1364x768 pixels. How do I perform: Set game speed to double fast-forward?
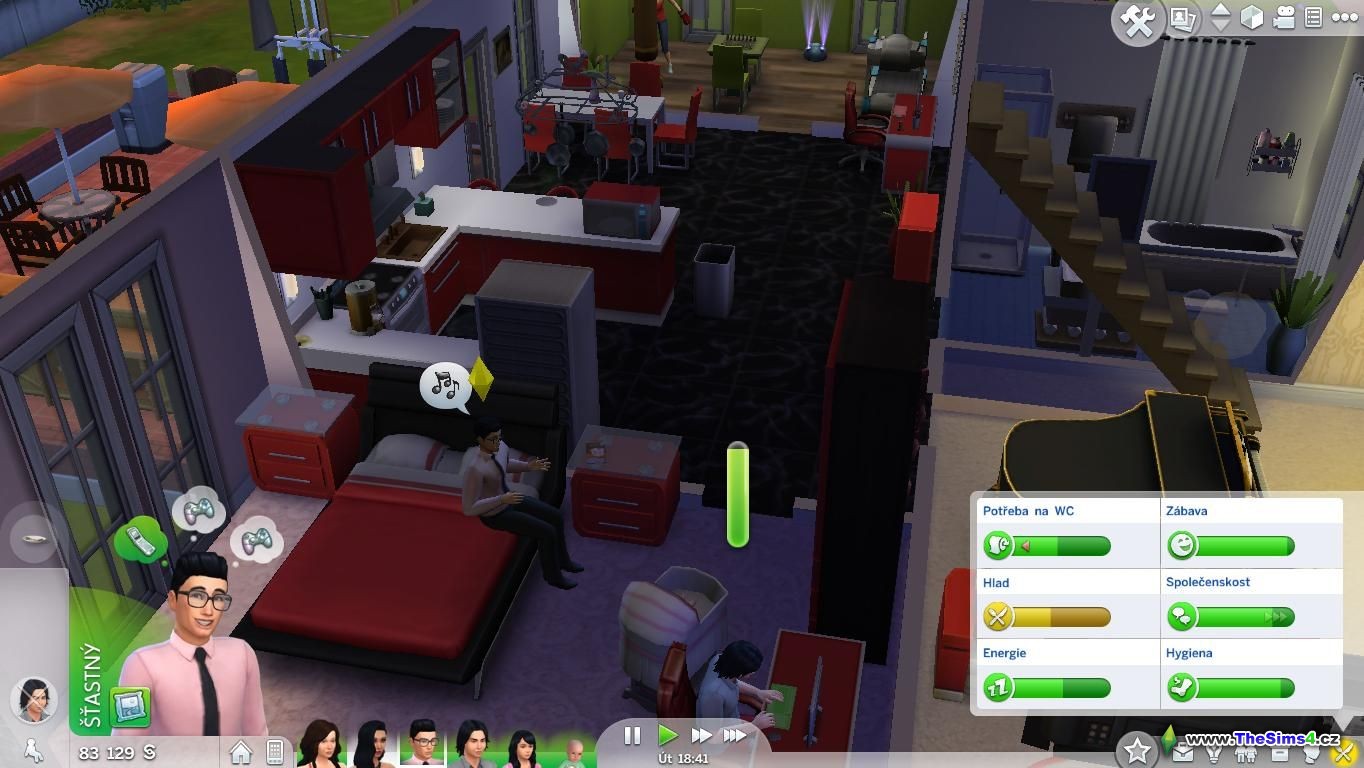(701, 736)
